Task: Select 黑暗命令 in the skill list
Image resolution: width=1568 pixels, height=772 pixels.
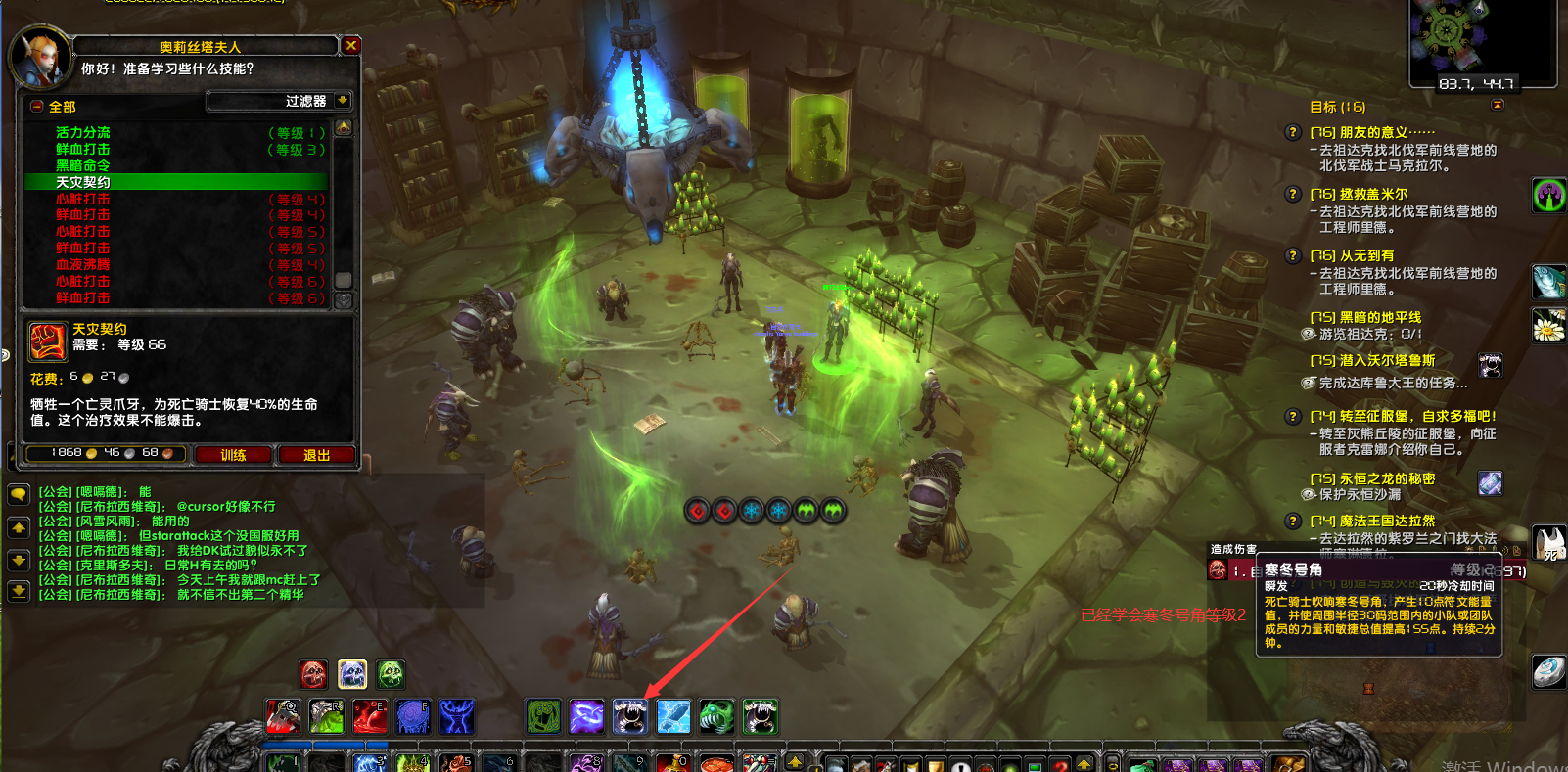Action: (82, 165)
